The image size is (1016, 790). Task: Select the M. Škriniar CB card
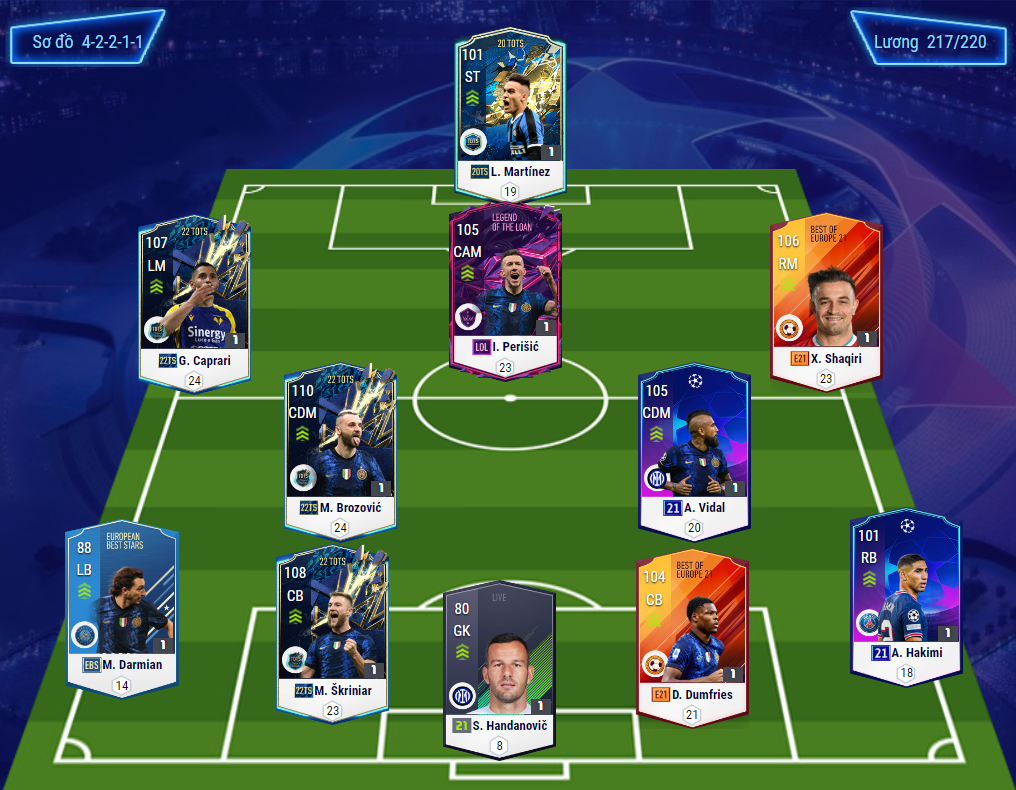pyautogui.click(x=332, y=625)
